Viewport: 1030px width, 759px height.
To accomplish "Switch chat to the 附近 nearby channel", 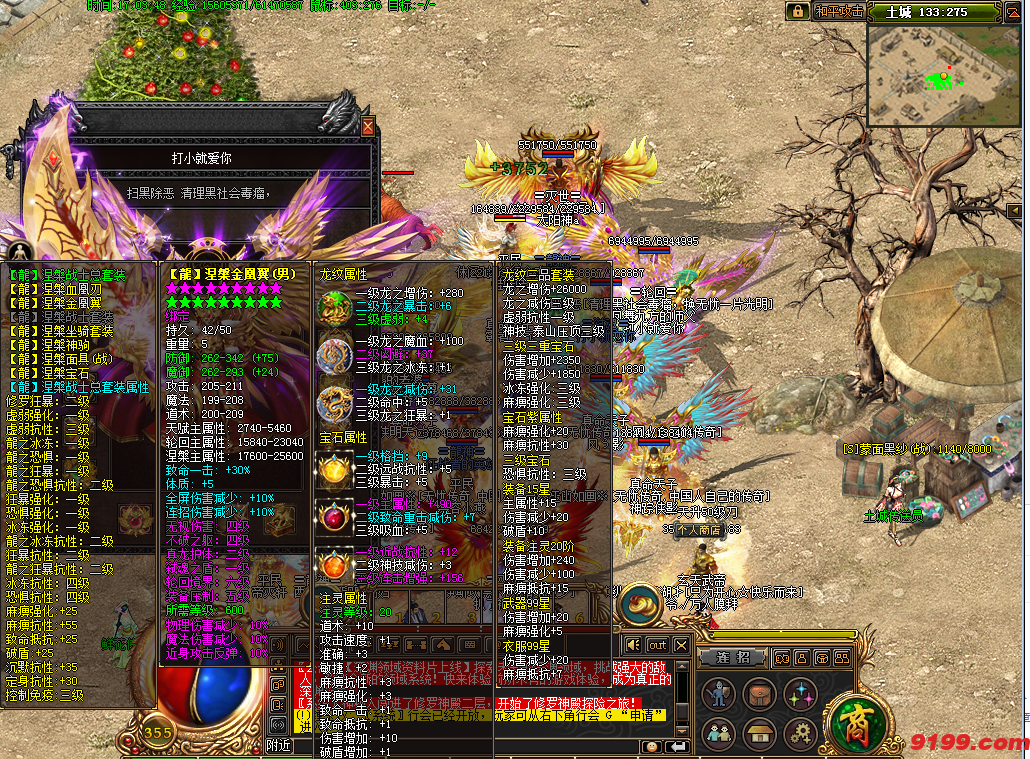I will pos(279,746).
